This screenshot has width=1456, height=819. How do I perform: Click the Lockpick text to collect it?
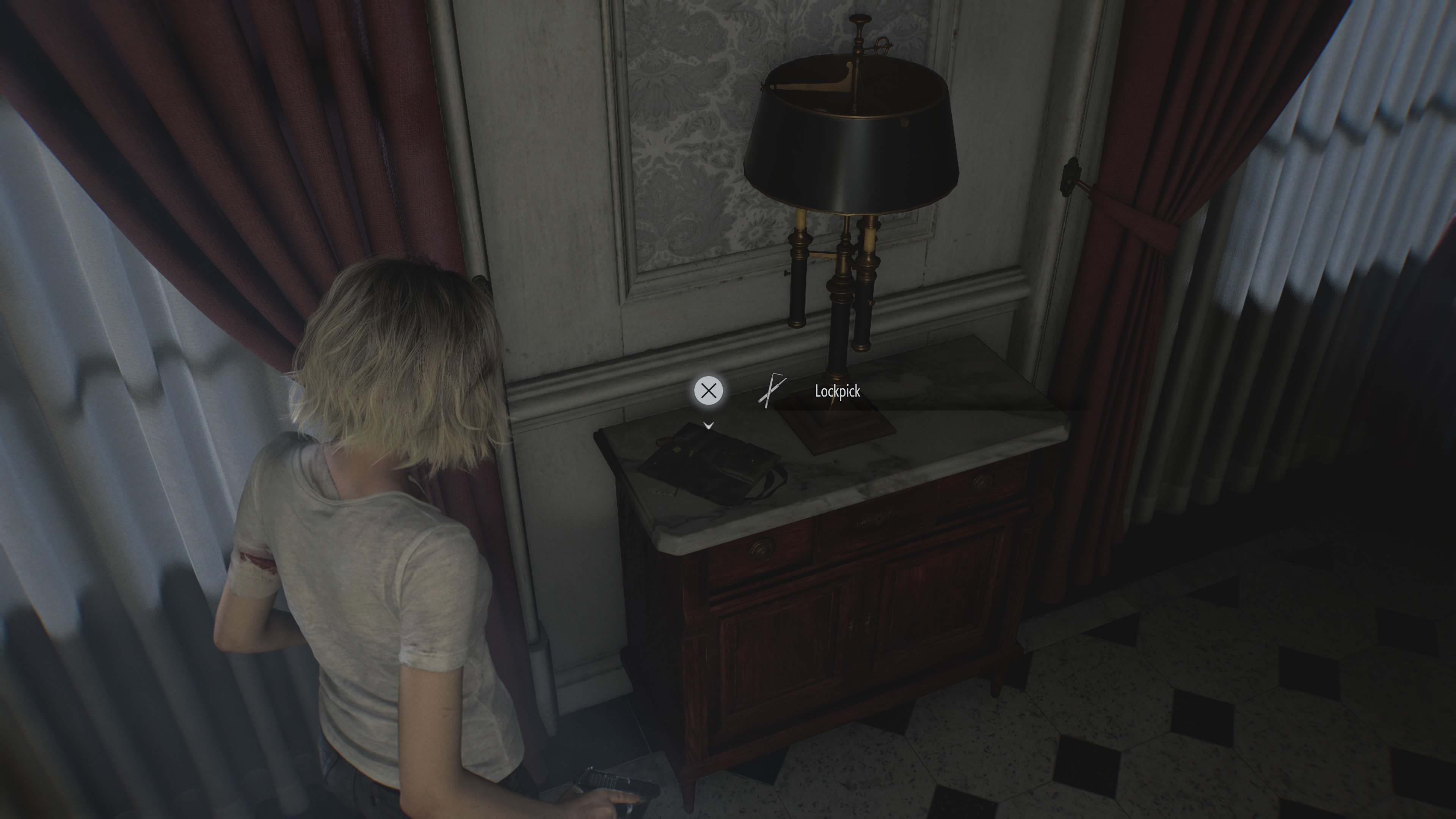click(837, 391)
